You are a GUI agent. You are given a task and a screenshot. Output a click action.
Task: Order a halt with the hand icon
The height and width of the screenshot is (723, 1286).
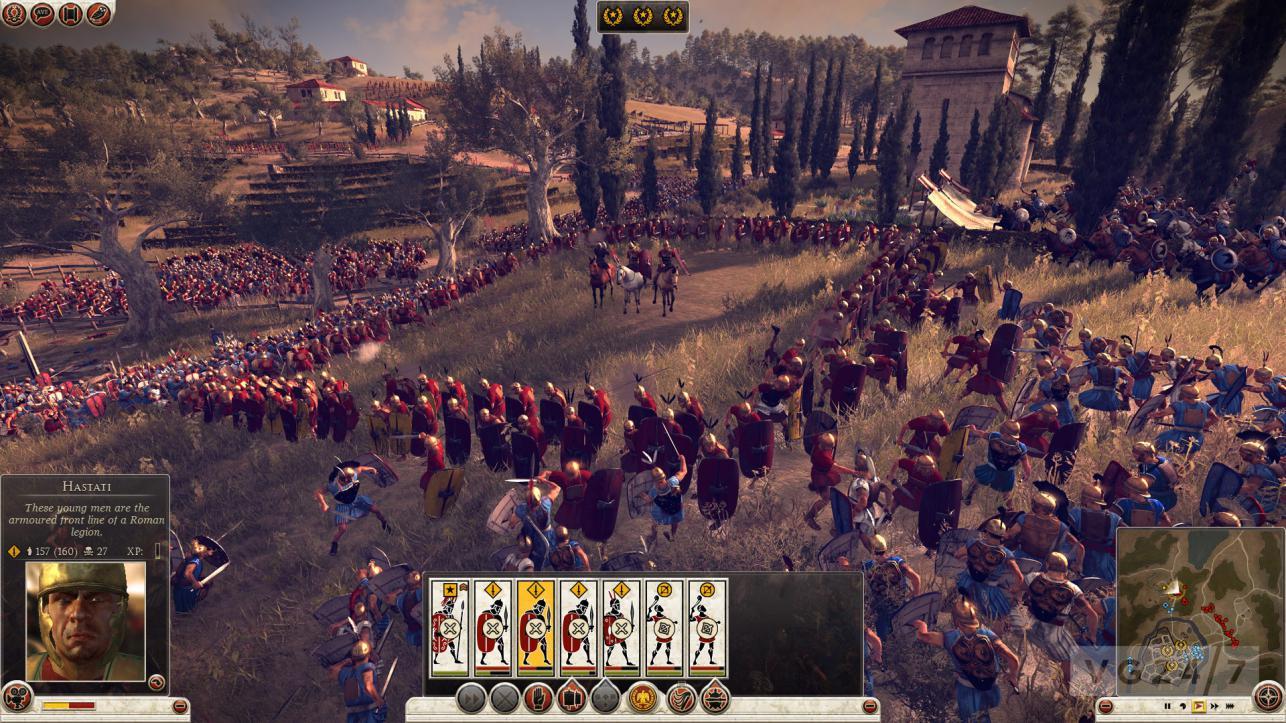536,700
